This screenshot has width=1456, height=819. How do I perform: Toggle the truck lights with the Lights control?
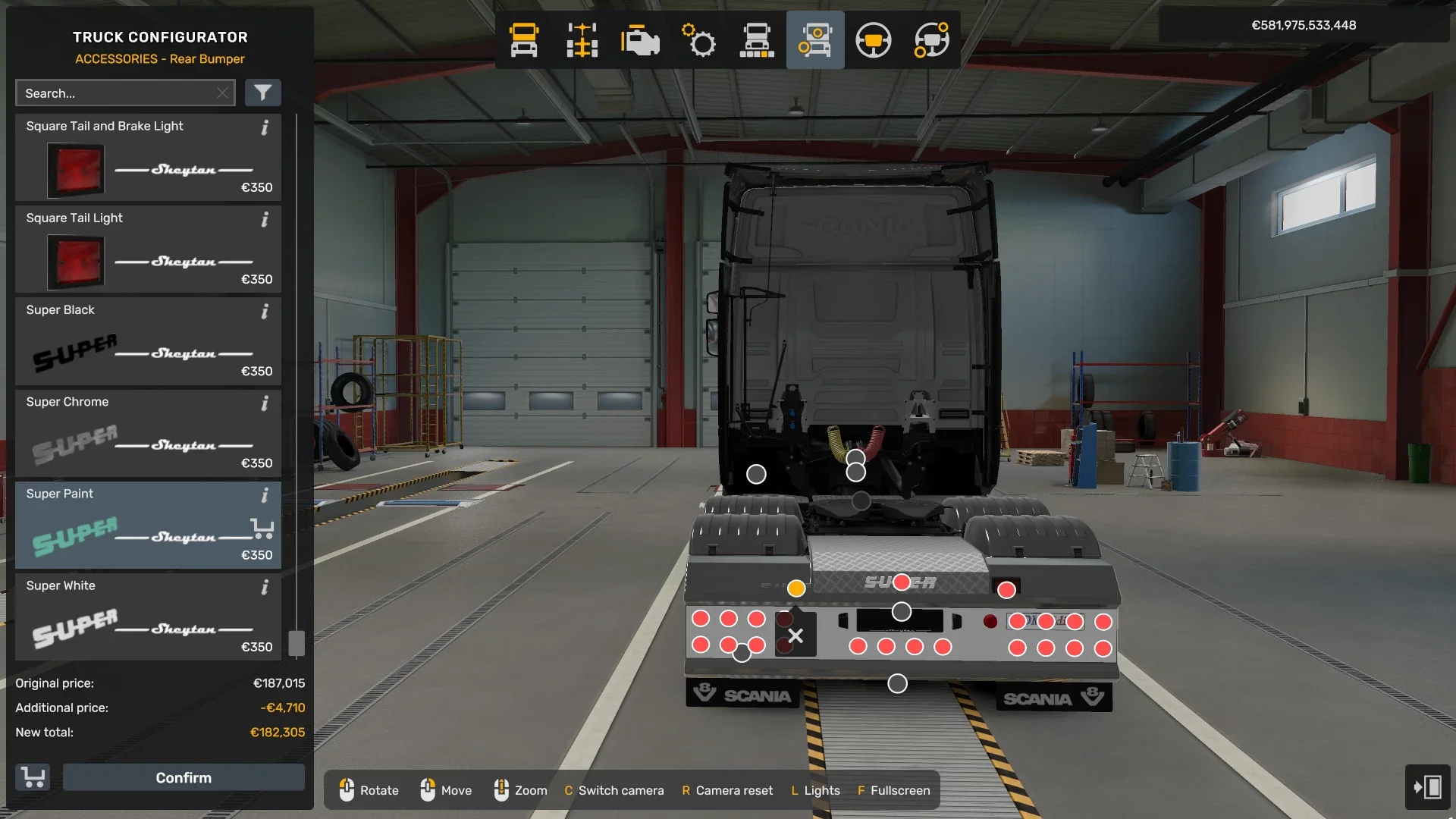[x=814, y=790]
